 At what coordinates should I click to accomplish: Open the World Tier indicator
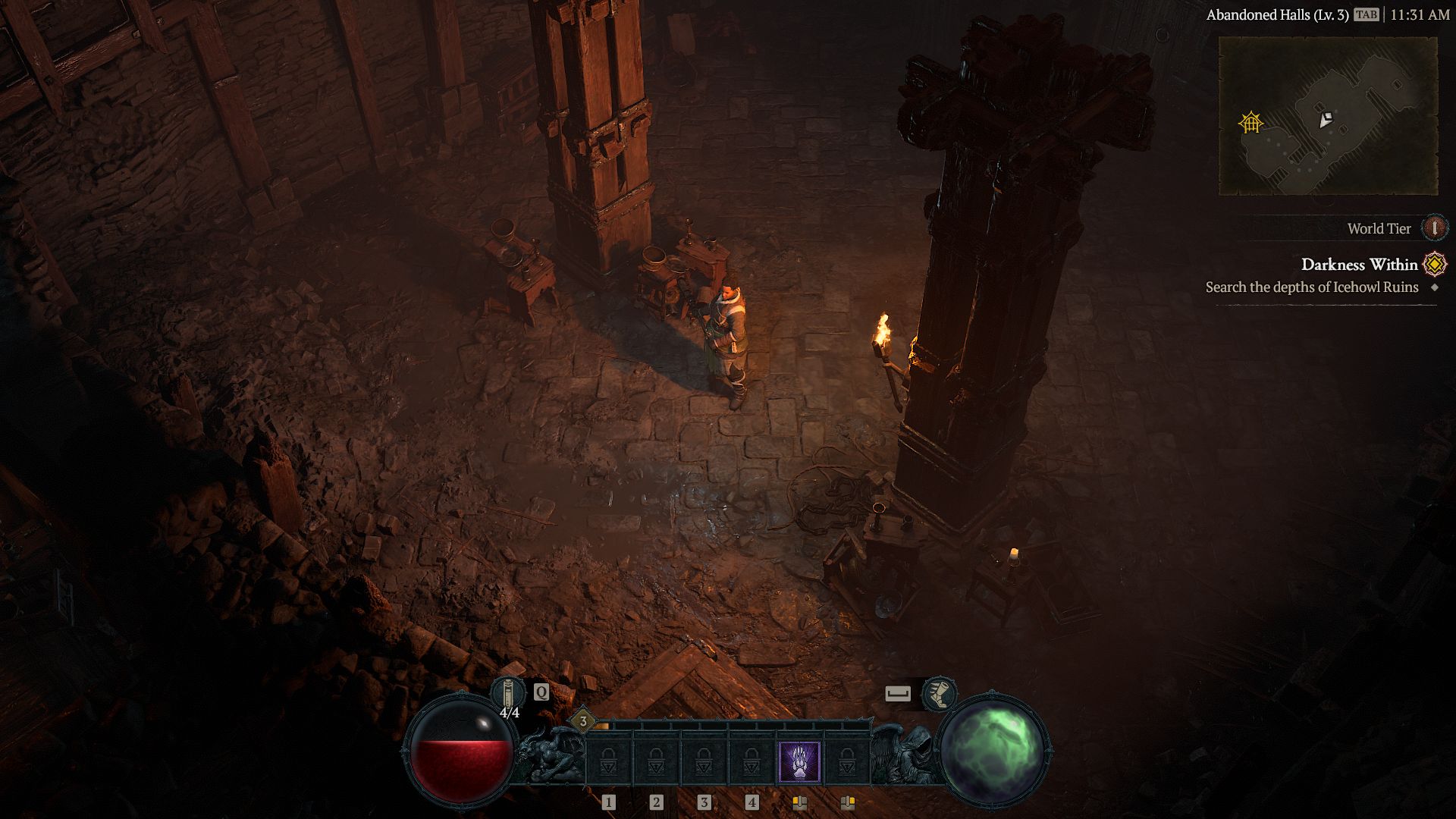[1434, 228]
